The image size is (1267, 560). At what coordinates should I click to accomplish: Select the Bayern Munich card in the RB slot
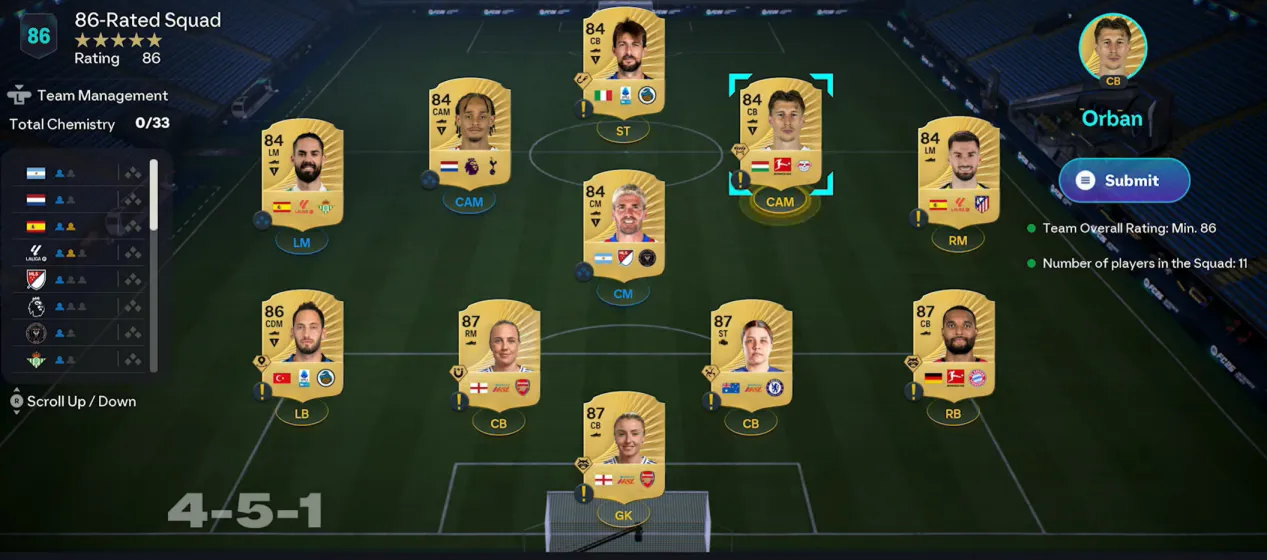click(x=953, y=344)
